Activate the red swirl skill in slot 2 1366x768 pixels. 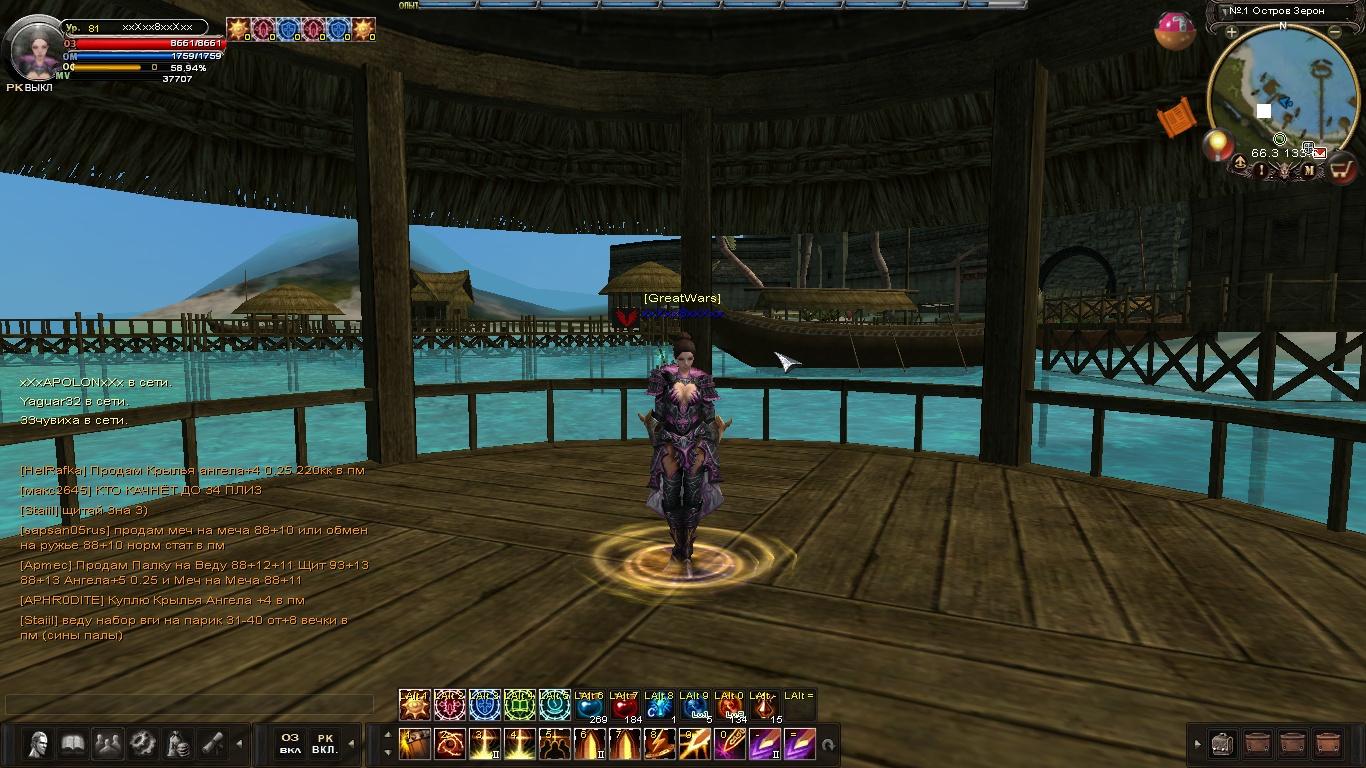point(450,745)
